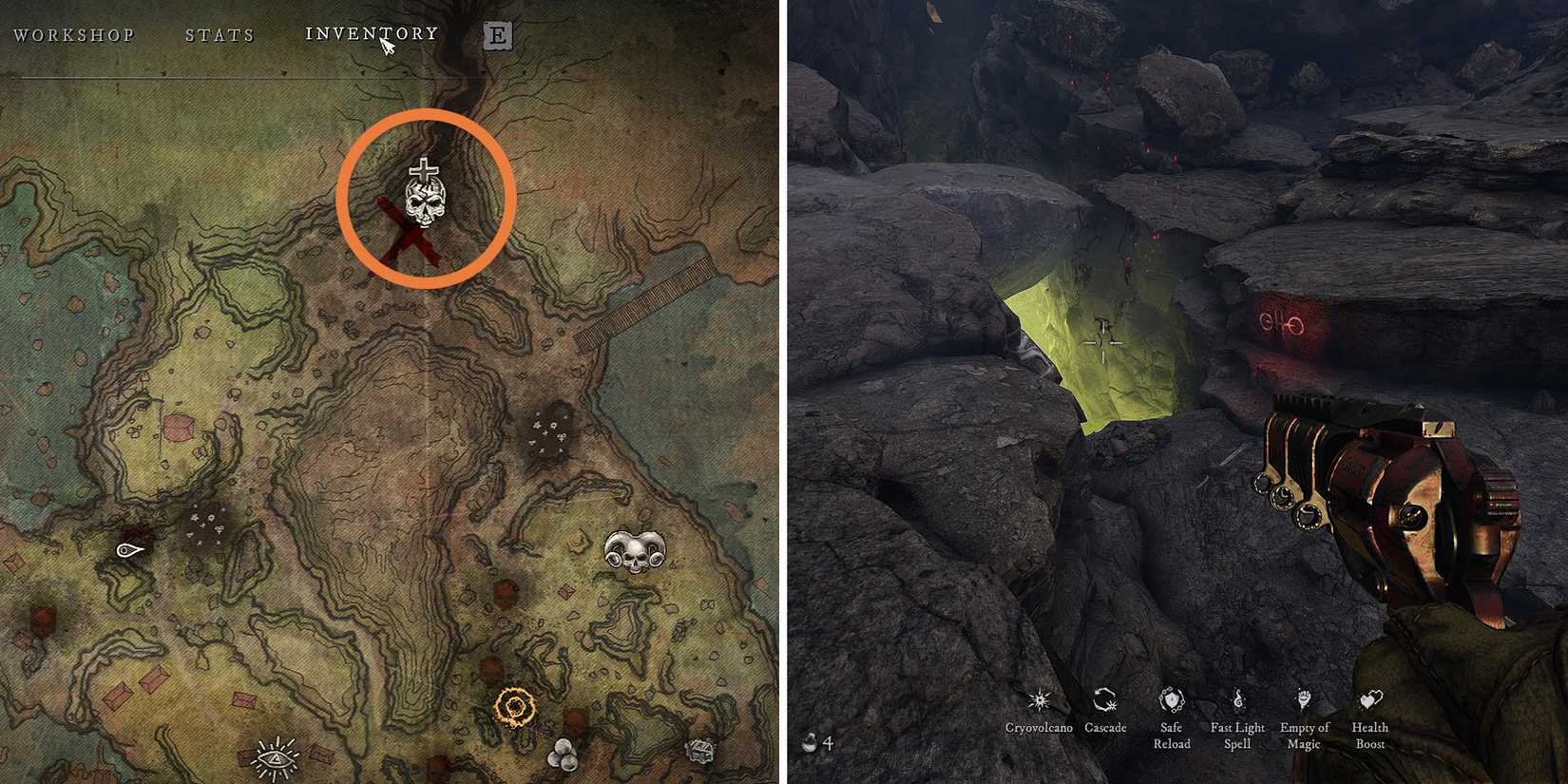The height and width of the screenshot is (784, 1568).
Task: Select the INVENTORY menu entry
Action: coord(371,32)
